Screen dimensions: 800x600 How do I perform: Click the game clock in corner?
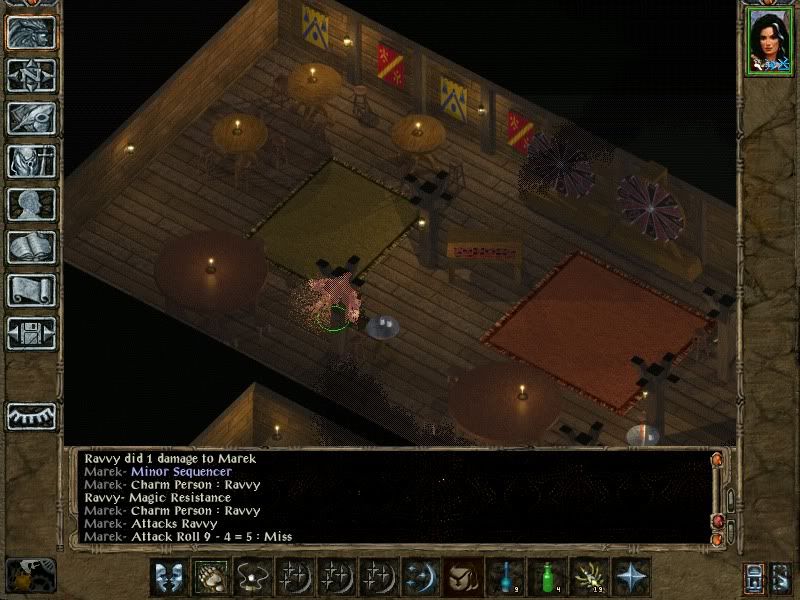pyautogui.click(x=30, y=575)
